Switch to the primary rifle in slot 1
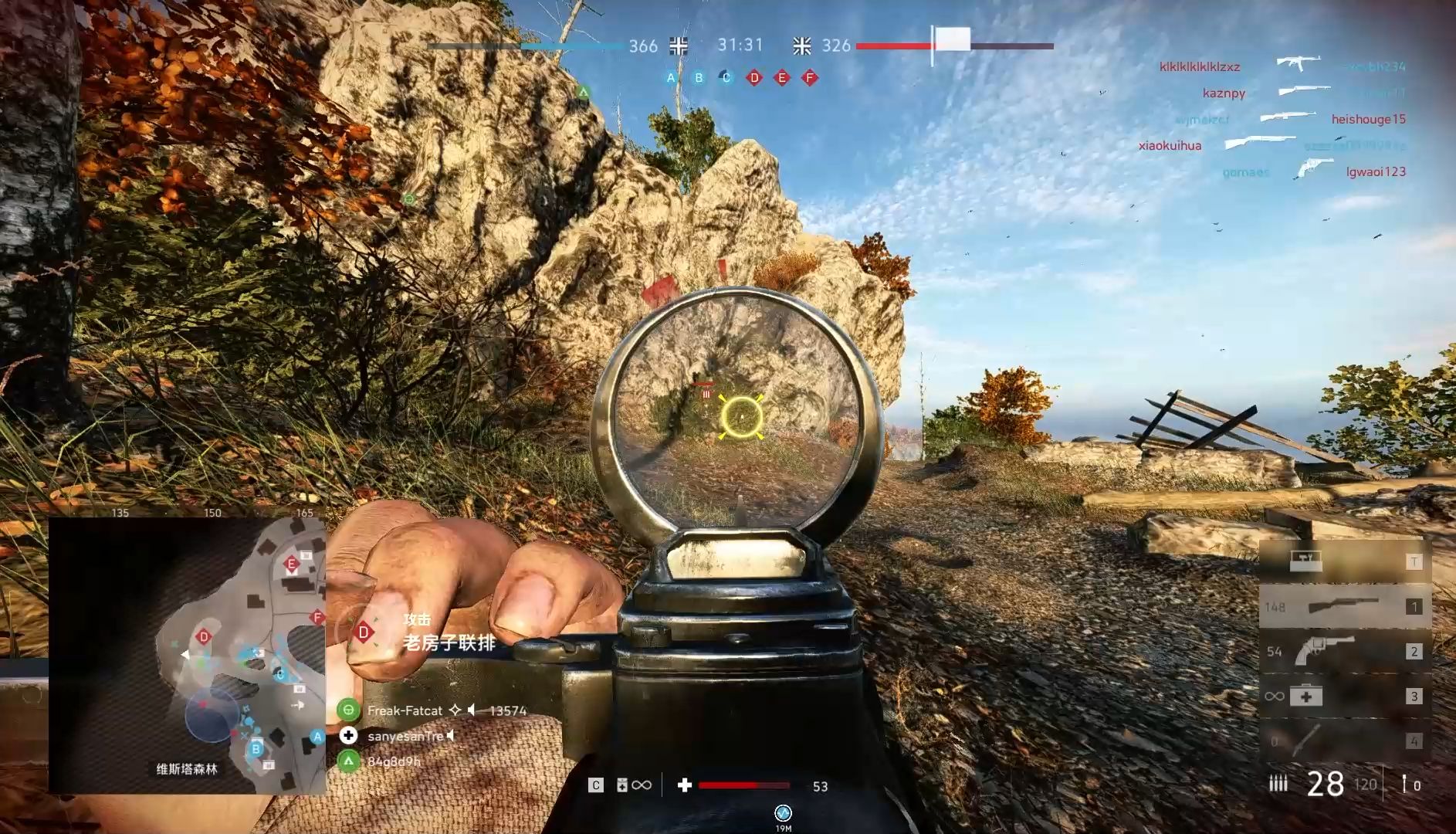This screenshot has width=1456, height=834. (1344, 606)
